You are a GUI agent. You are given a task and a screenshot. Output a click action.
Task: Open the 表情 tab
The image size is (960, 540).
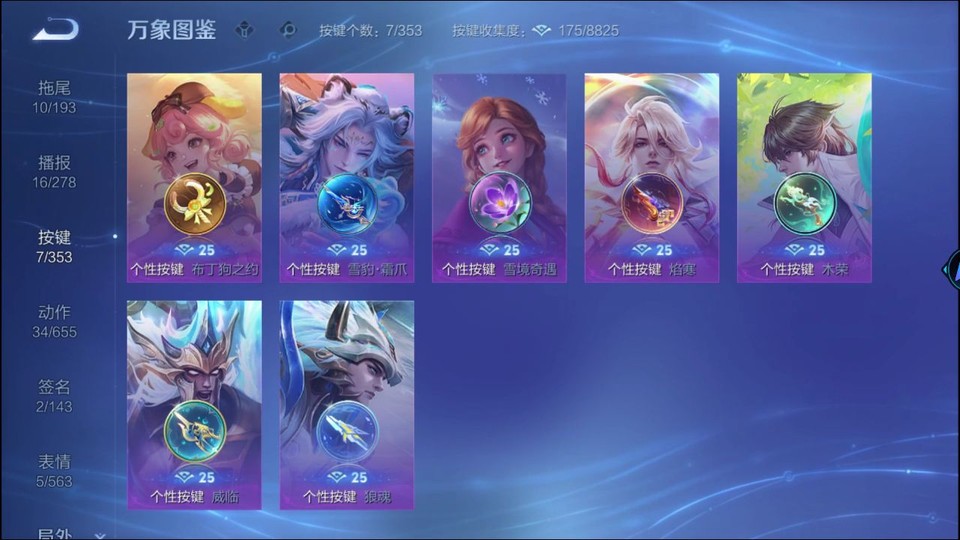pyautogui.click(x=54, y=471)
